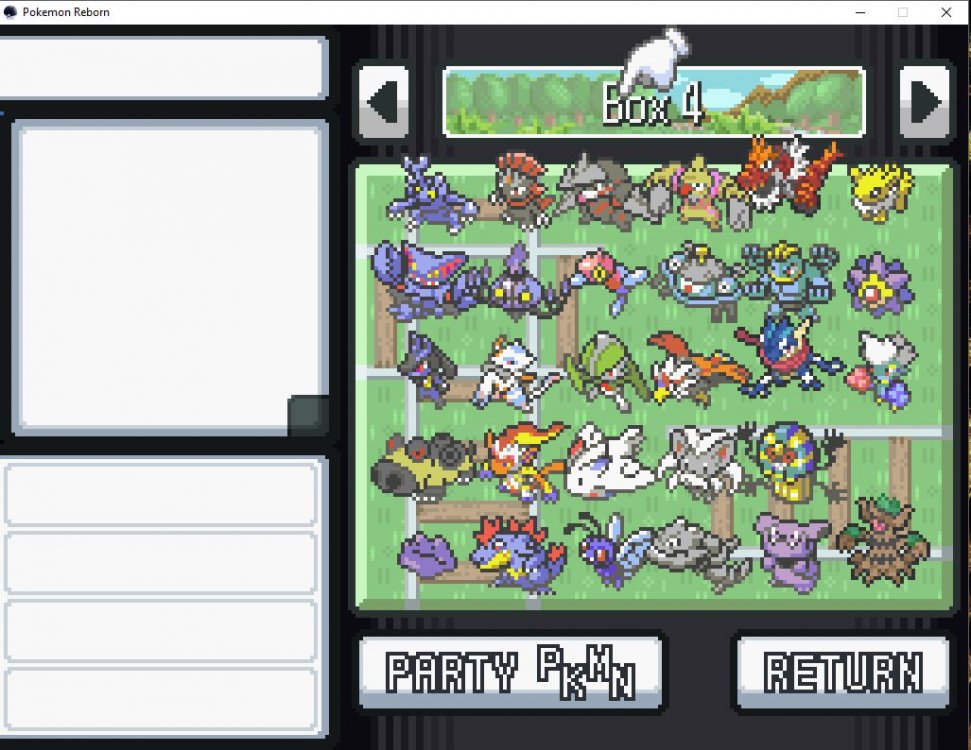
Task: Select the Trevenant sprite
Action: click(882, 543)
